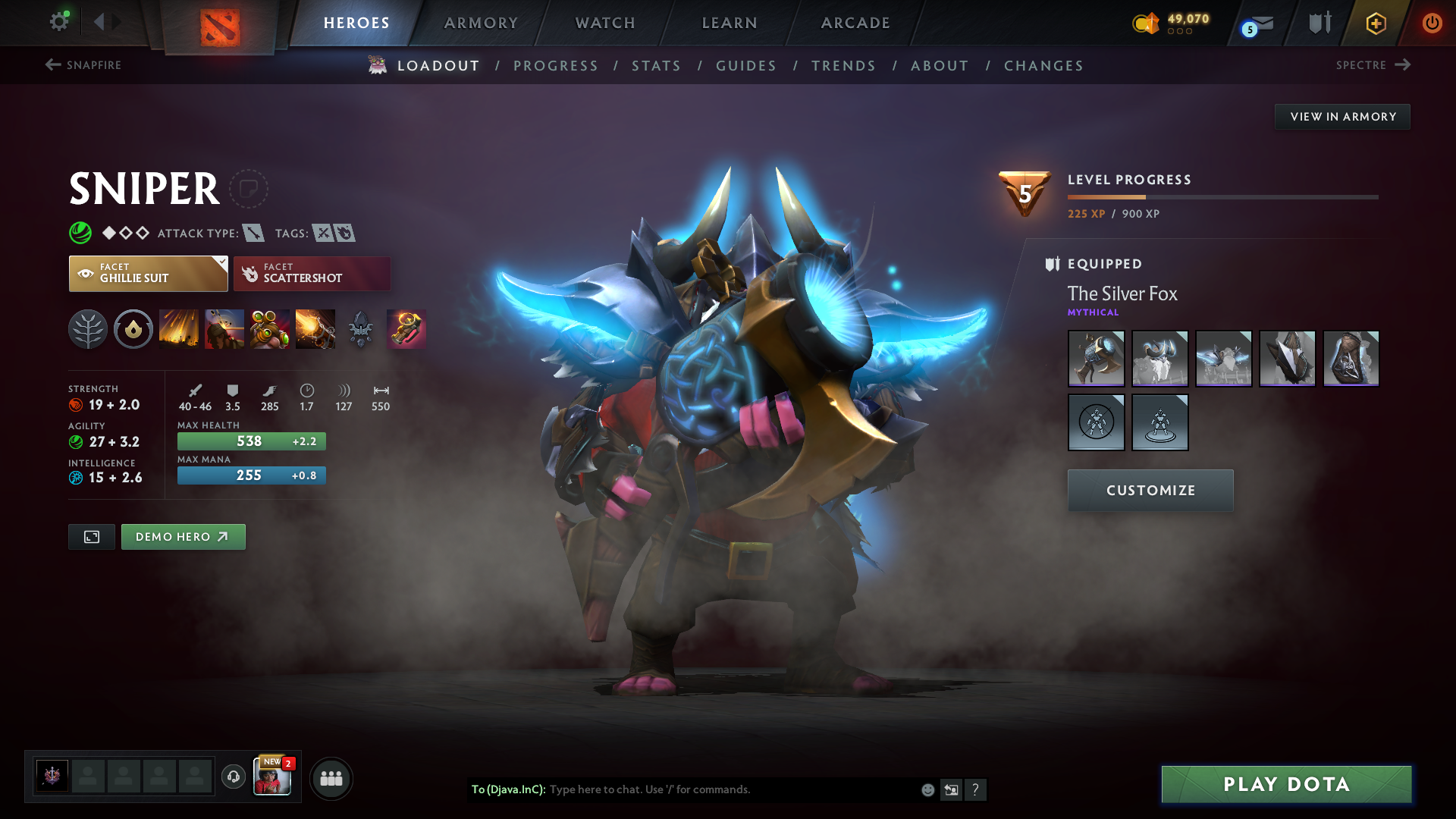1456x819 pixels.
Task: Quit the game with power button
Action: tap(1432, 23)
